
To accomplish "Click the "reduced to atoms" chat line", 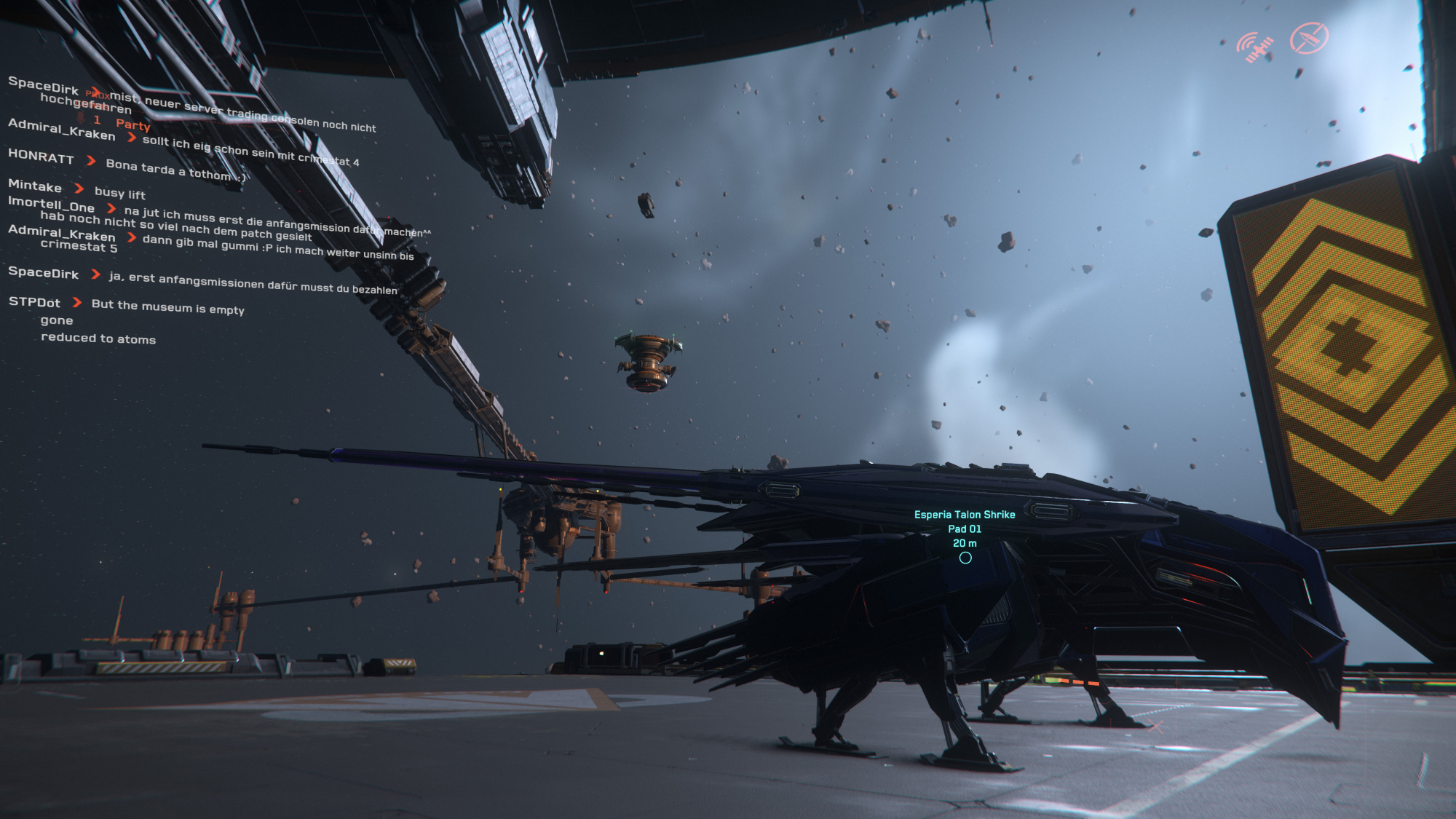I will click(x=98, y=339).
